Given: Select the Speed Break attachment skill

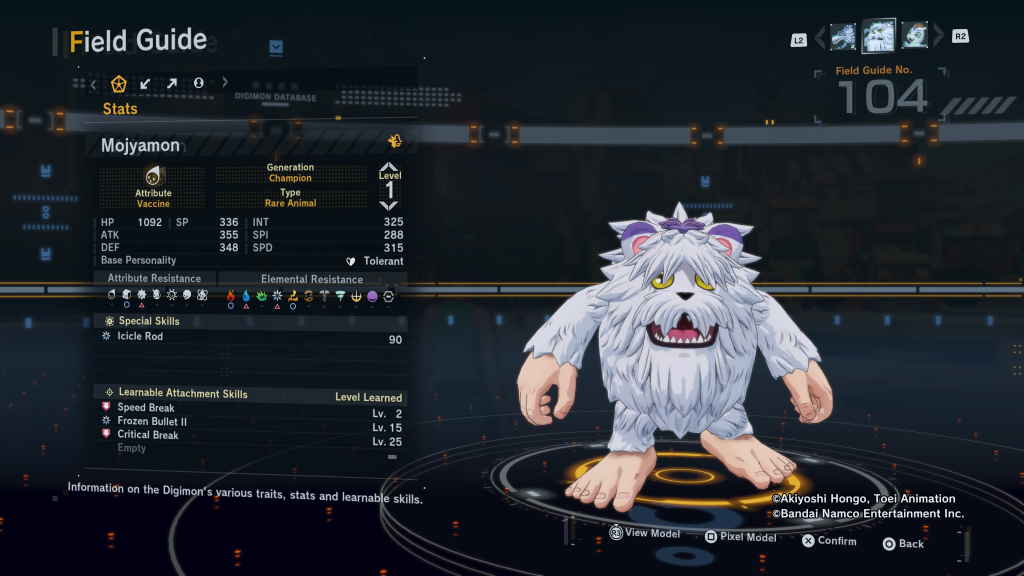Looking at the screenshot, I should point(250,408).
